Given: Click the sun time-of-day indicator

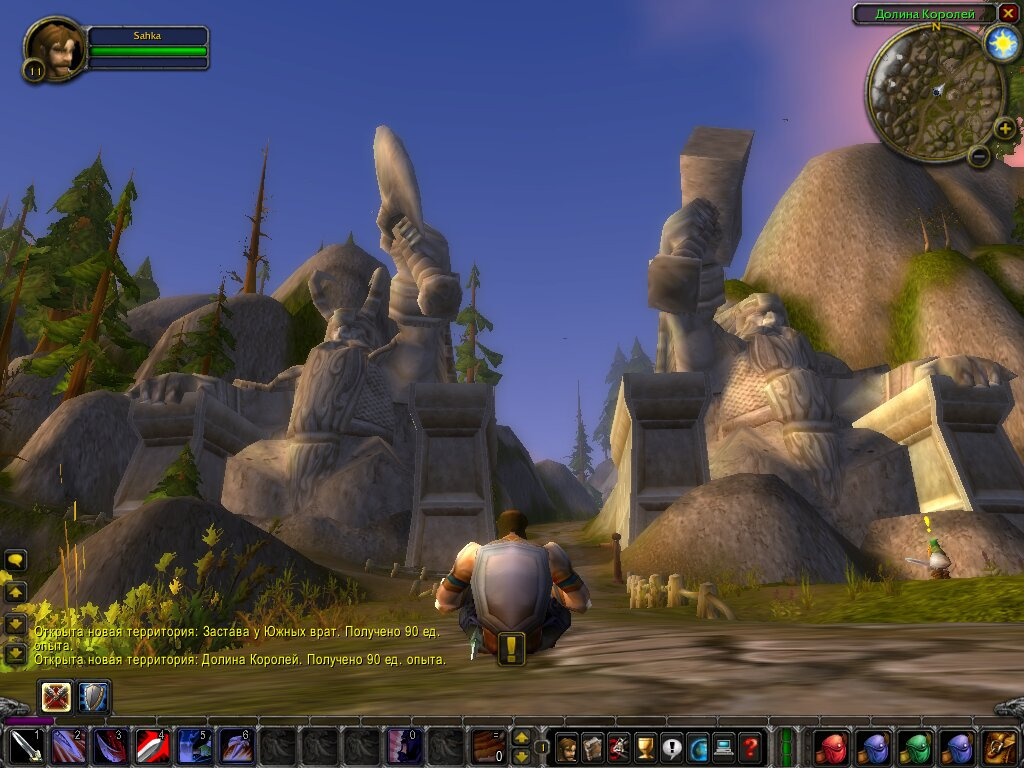Looking at the screenshot, I should [x=1001, y=43].
